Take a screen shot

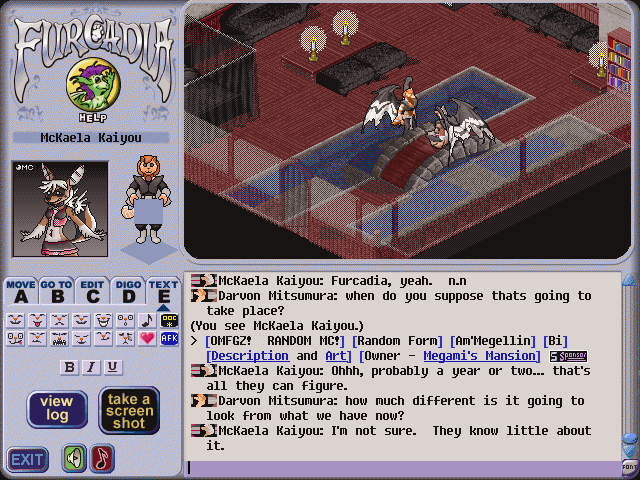129,409
